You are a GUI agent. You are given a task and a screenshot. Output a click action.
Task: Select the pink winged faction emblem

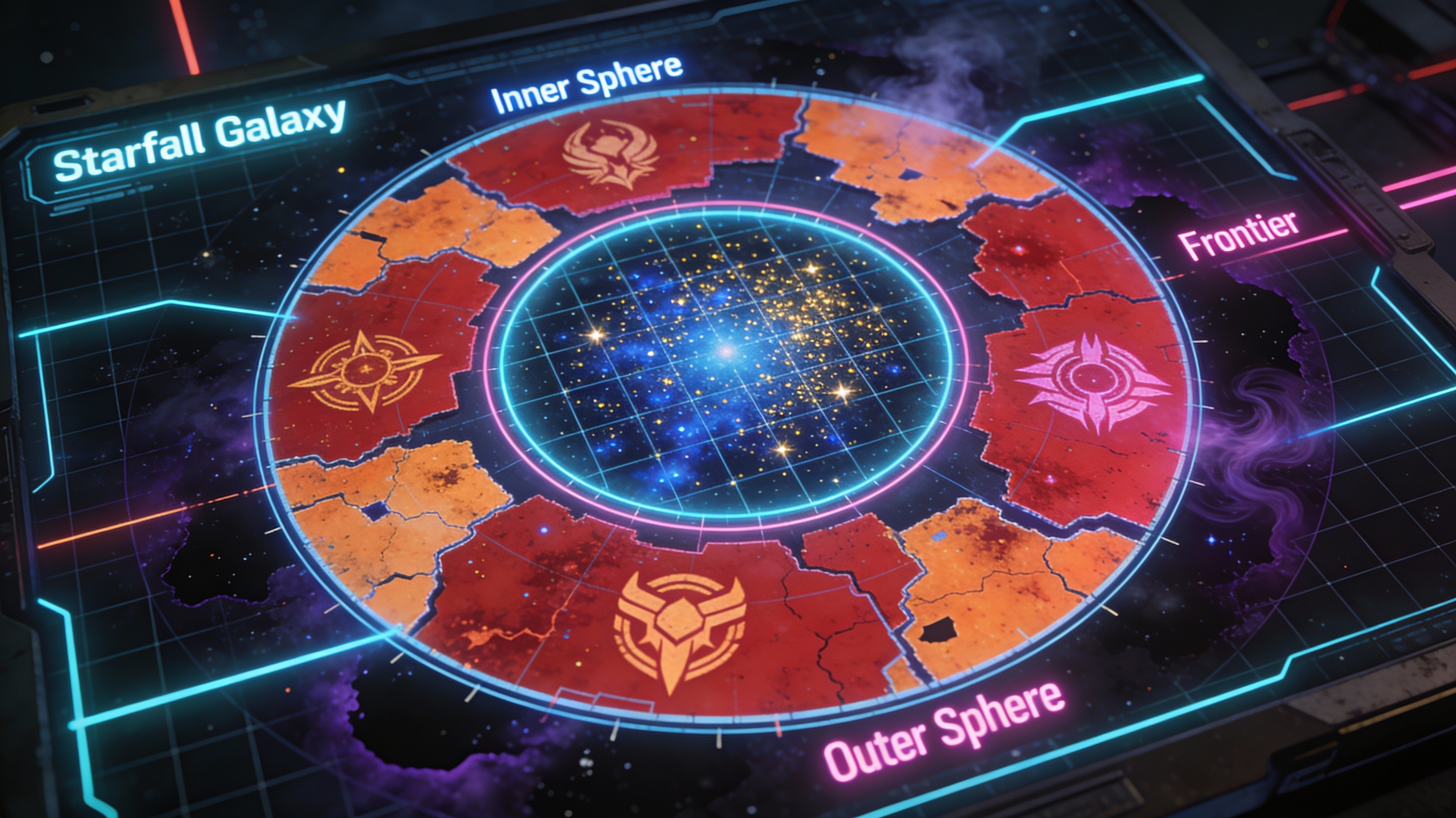1092,381
